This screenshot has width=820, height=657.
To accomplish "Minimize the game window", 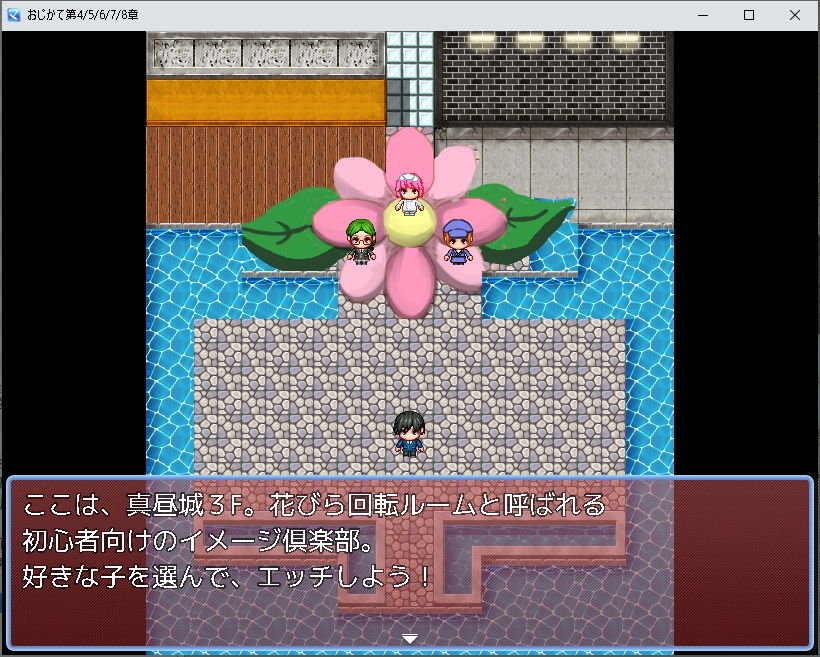I will click(702, 15).
